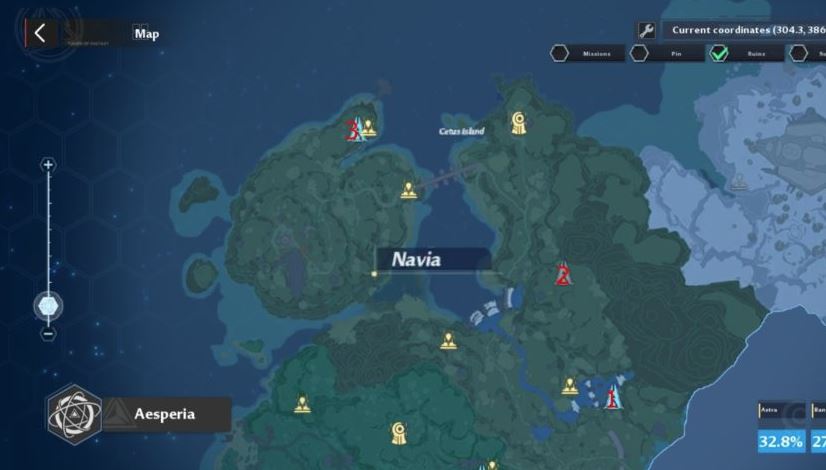Select the yellow marker beside the bridge

[408, 189]
